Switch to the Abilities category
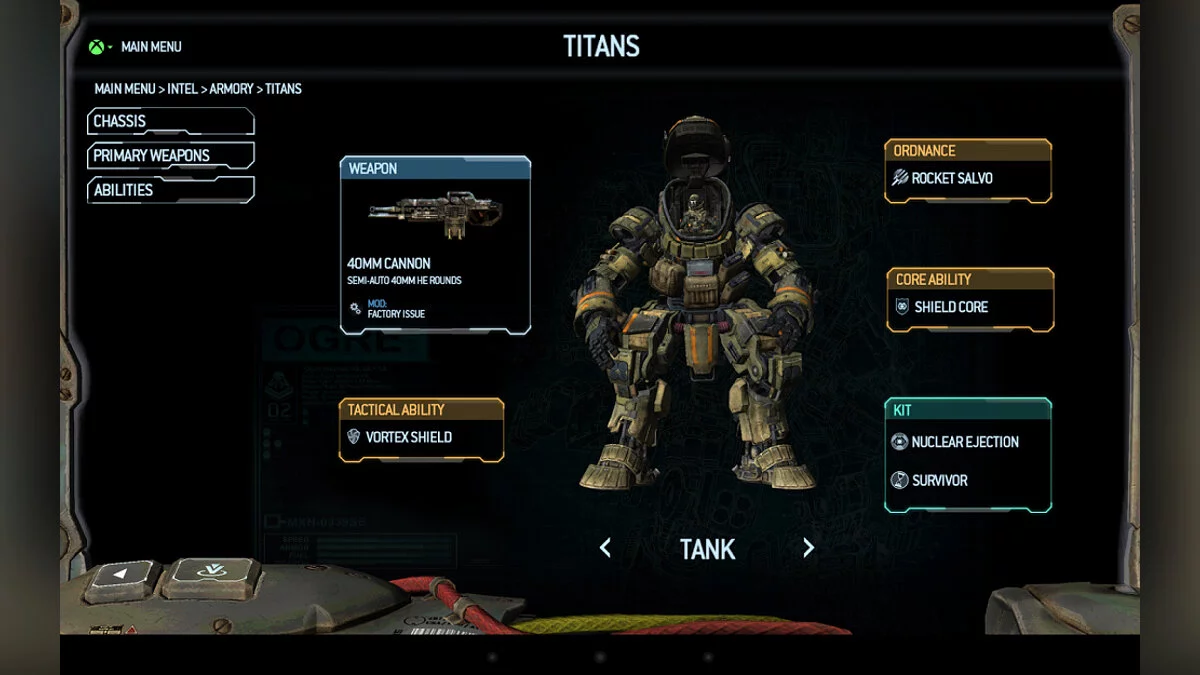Viewport: 1200px width, 675px height. (x=170, y=190)
